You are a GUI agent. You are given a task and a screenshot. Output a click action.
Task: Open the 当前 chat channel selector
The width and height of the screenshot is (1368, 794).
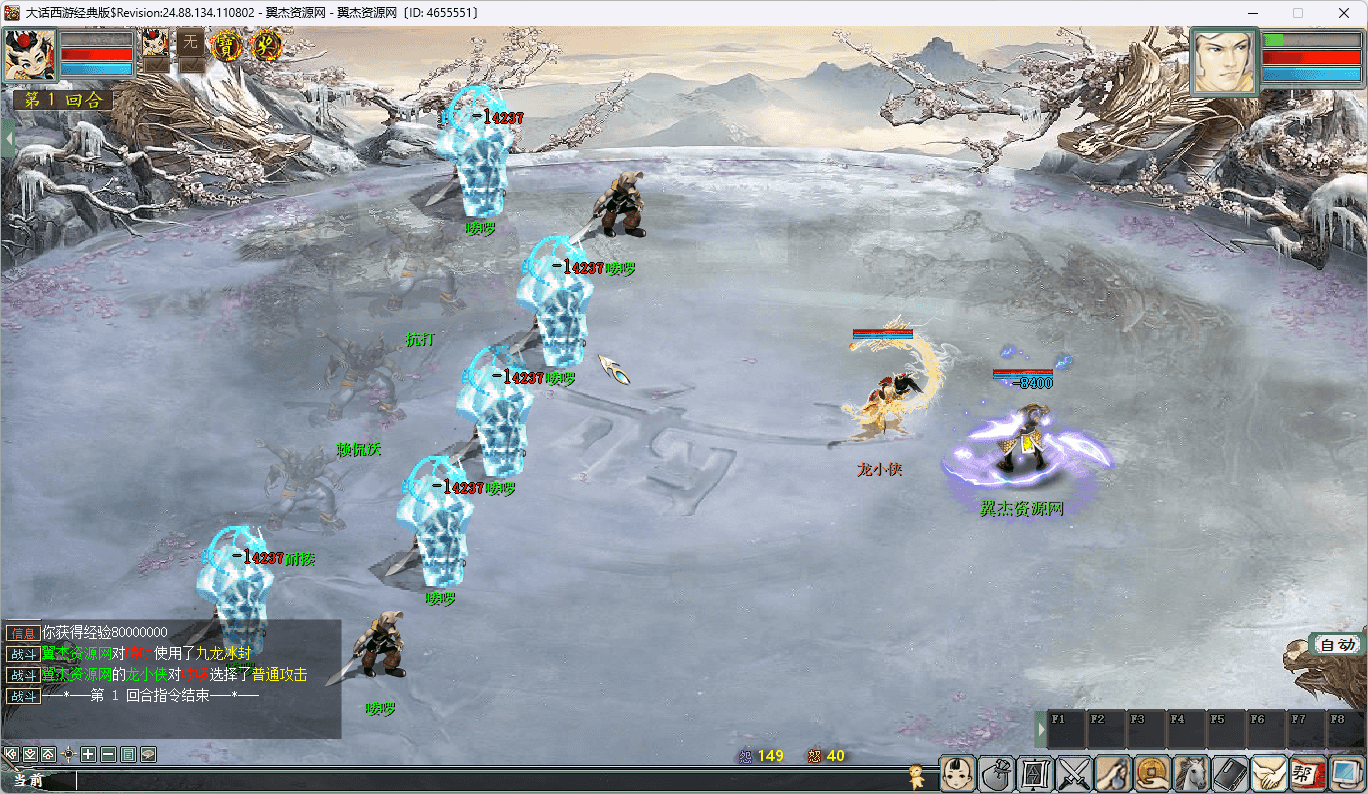tap(30, 780)
